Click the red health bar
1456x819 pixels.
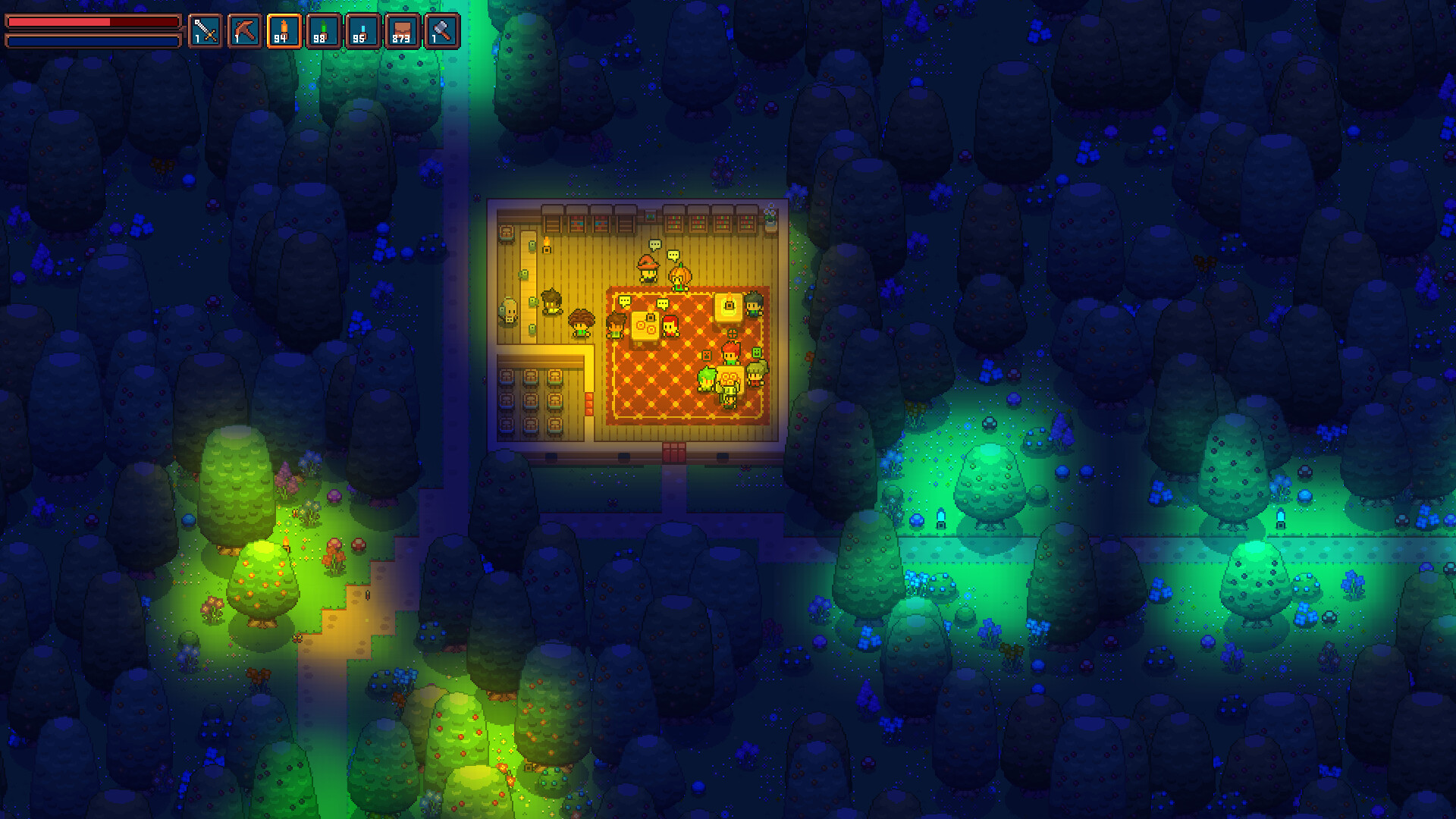point(87,21)
